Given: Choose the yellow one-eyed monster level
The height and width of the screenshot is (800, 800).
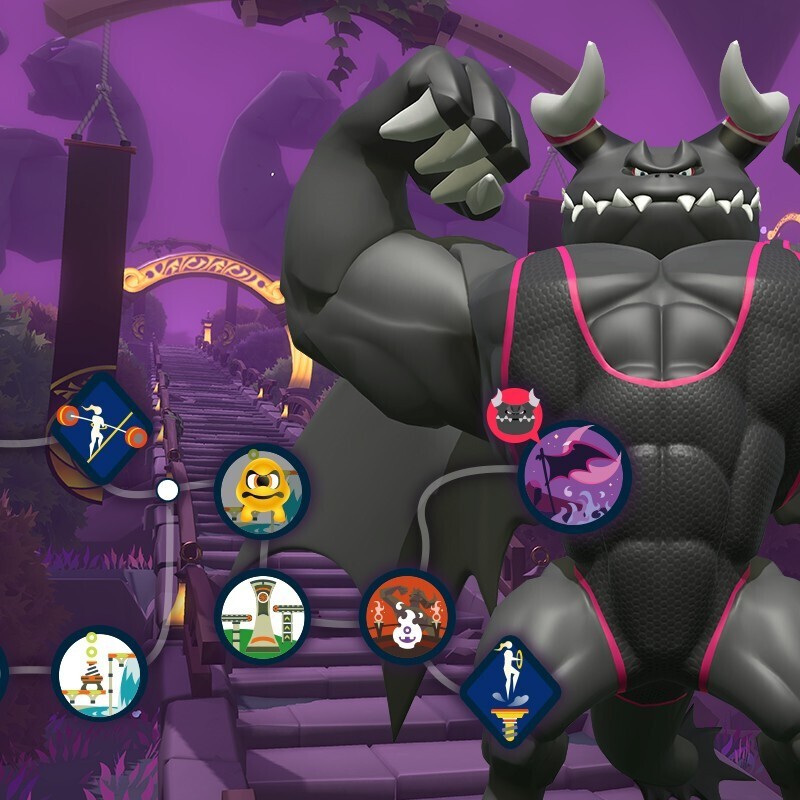Looking at the screenshot, I should click(262, 491).
